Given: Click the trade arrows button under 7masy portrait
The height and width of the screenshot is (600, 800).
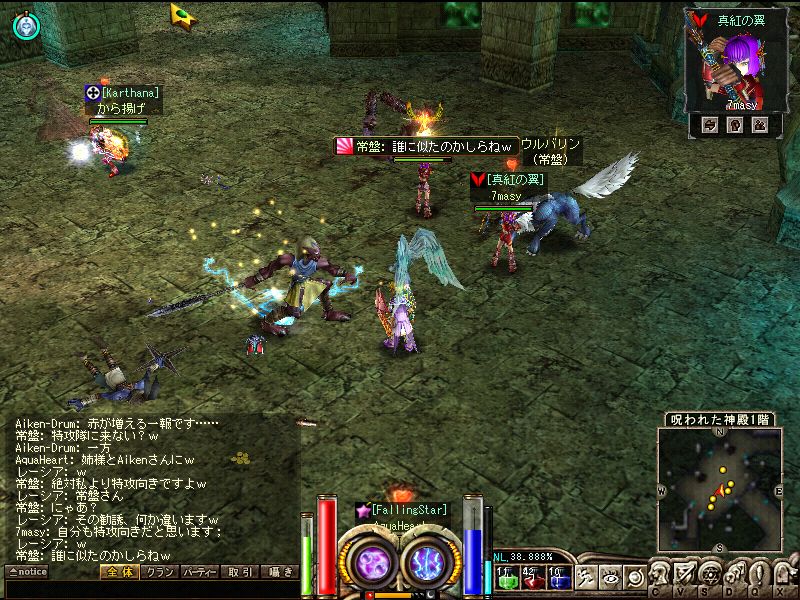Looking at the screenshot, I should [x=710, y=125].
